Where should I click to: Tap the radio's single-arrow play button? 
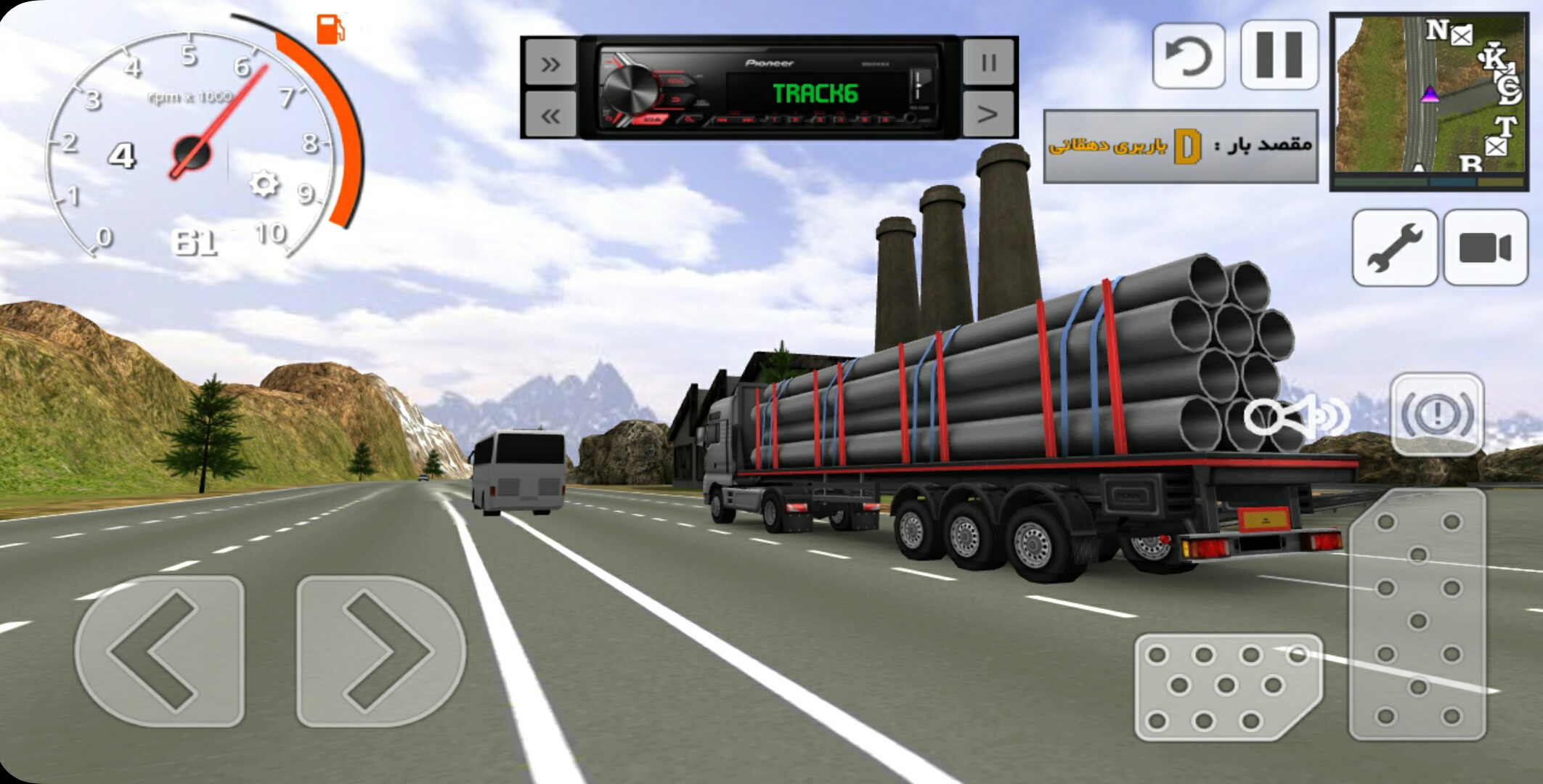click(x=988, y=114)
